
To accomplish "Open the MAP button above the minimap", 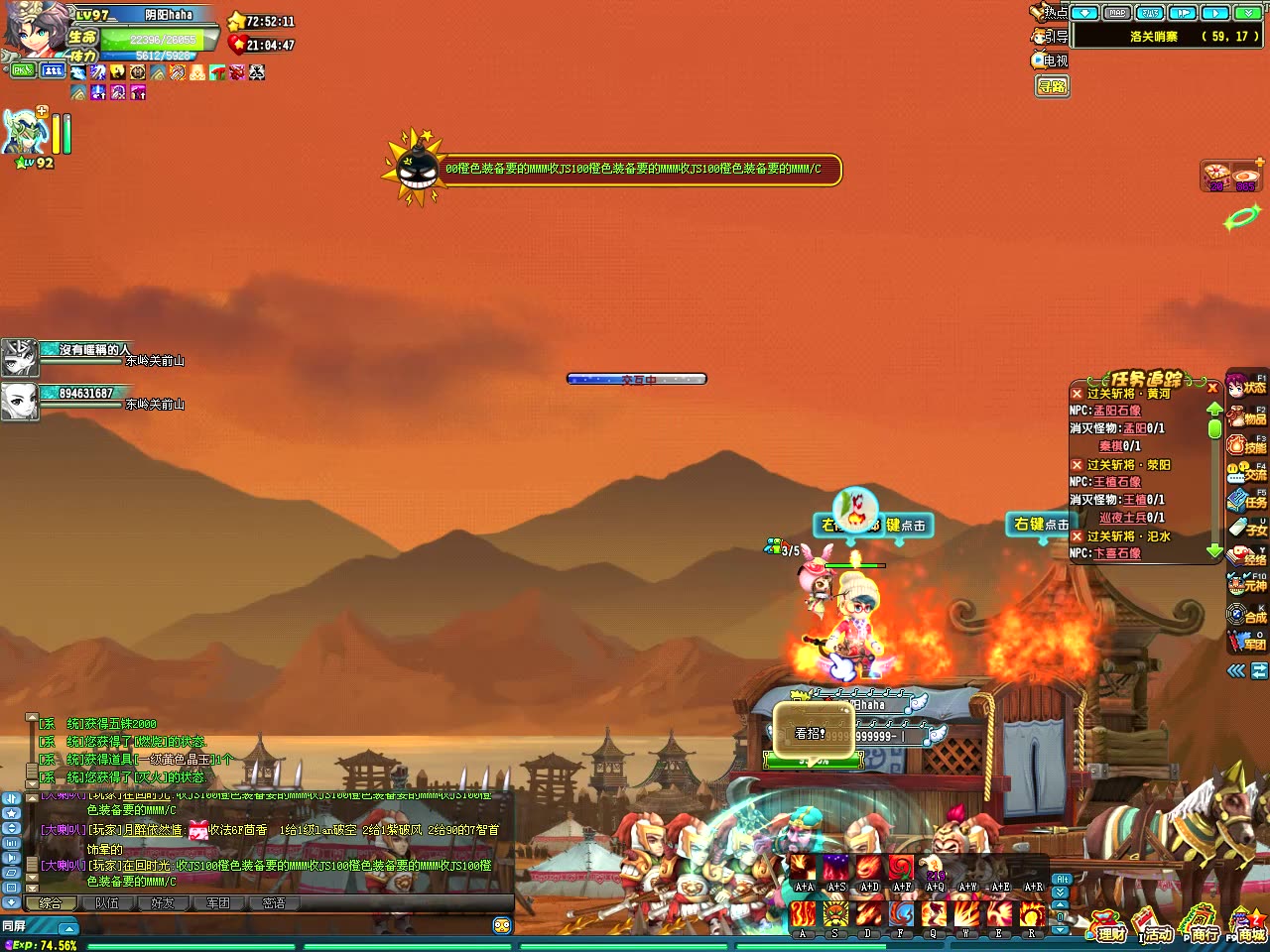I will 1117,13.
